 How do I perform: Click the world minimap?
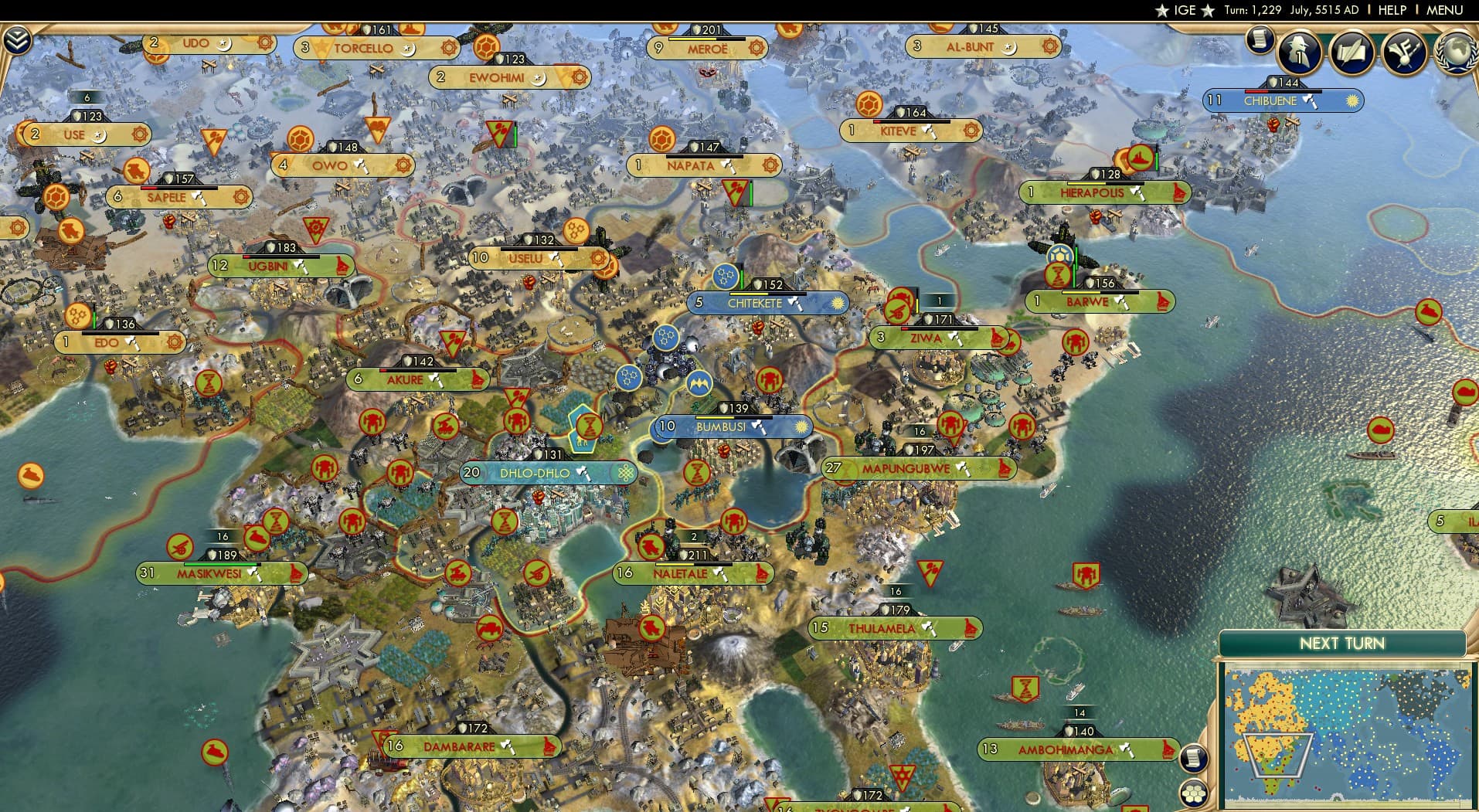(x=1347, y=734)
